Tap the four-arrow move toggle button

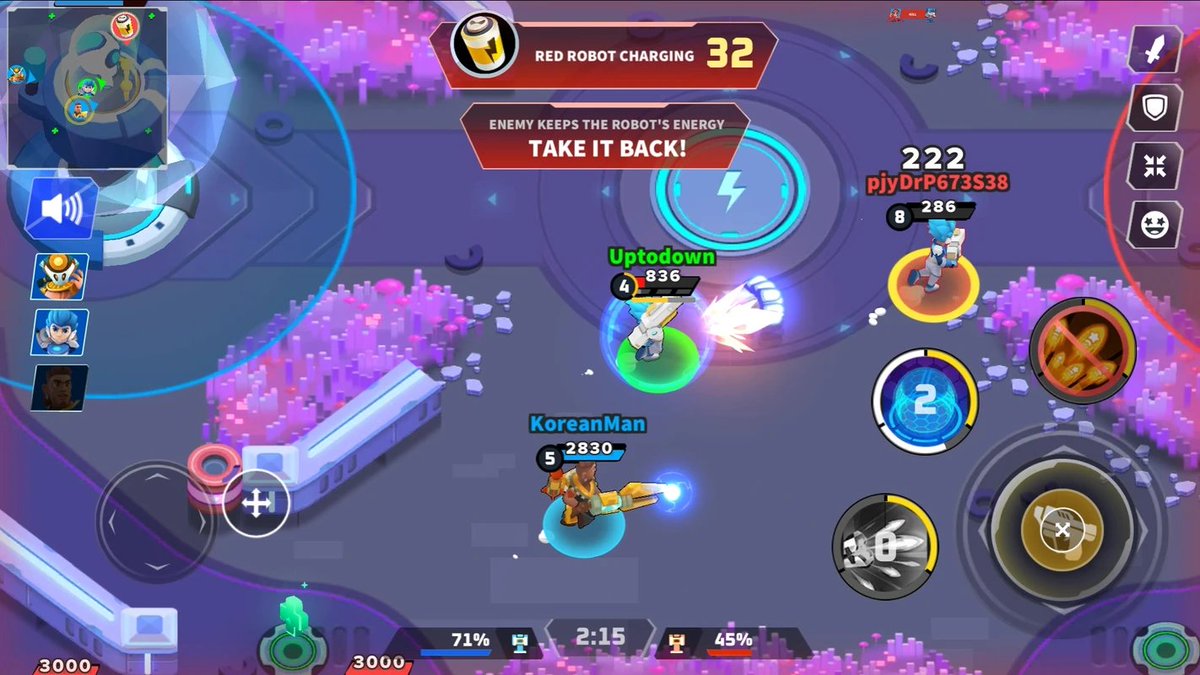(257, 504)
